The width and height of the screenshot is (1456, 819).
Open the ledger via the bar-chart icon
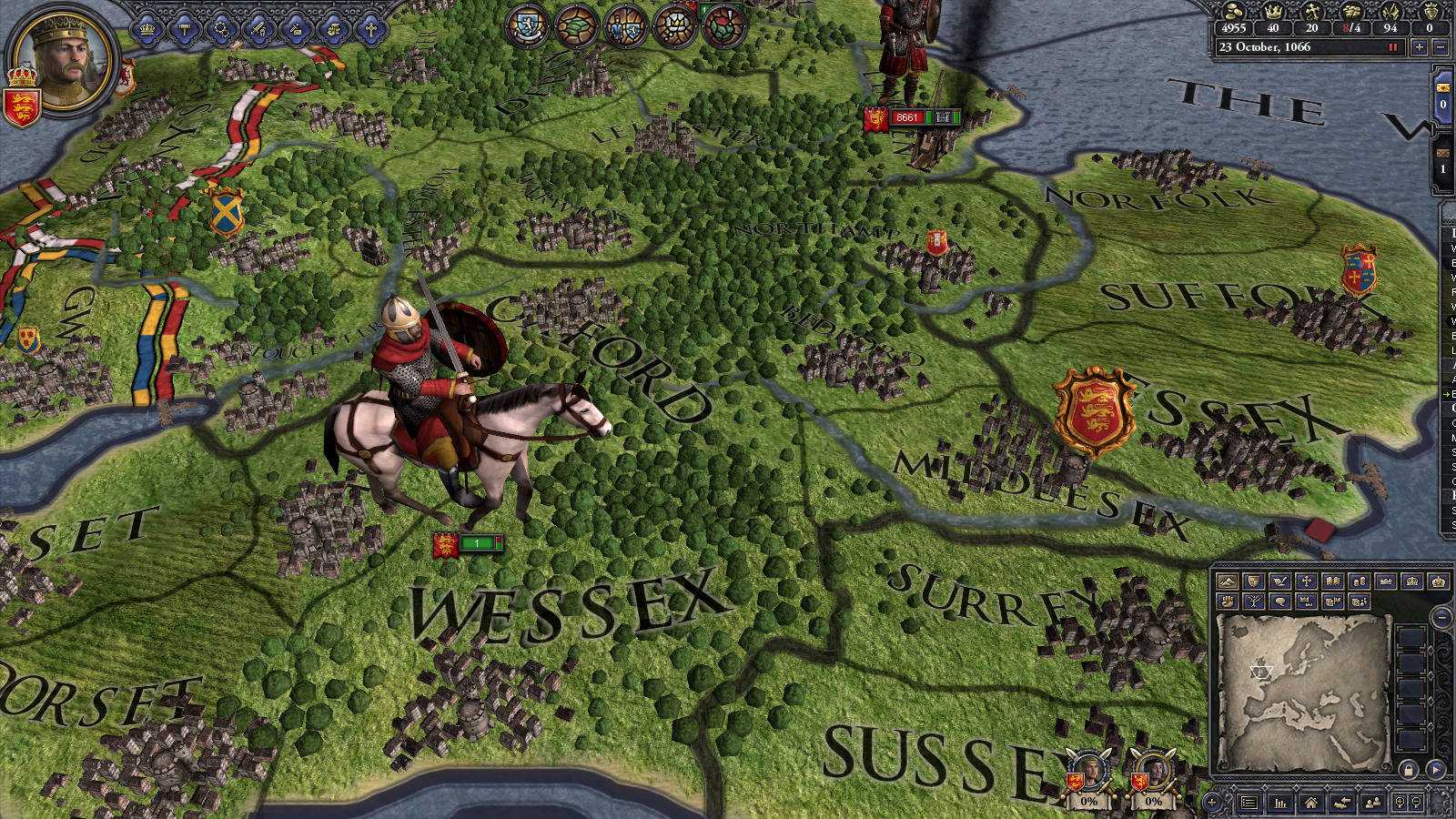(x=1281, y=804)
